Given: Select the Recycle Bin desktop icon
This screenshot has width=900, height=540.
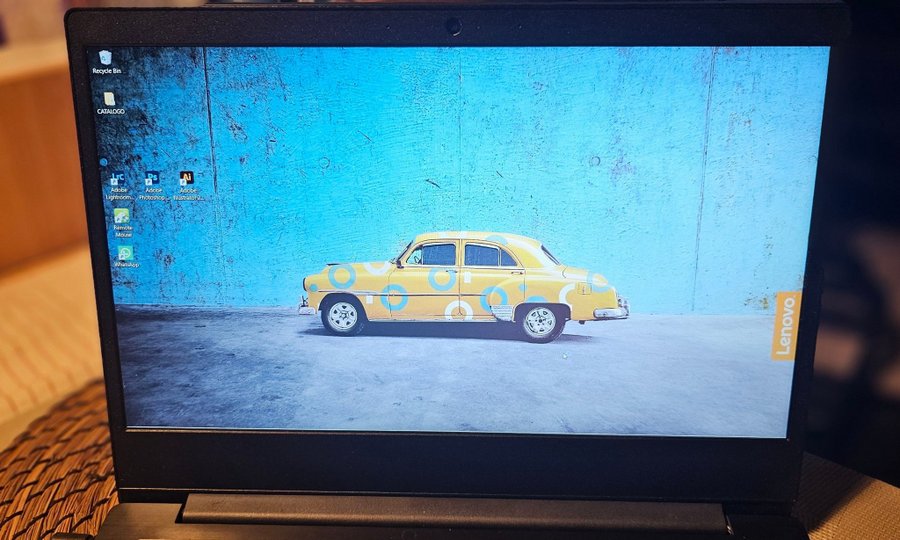Looking at the screenshot, I should point(106,60).
